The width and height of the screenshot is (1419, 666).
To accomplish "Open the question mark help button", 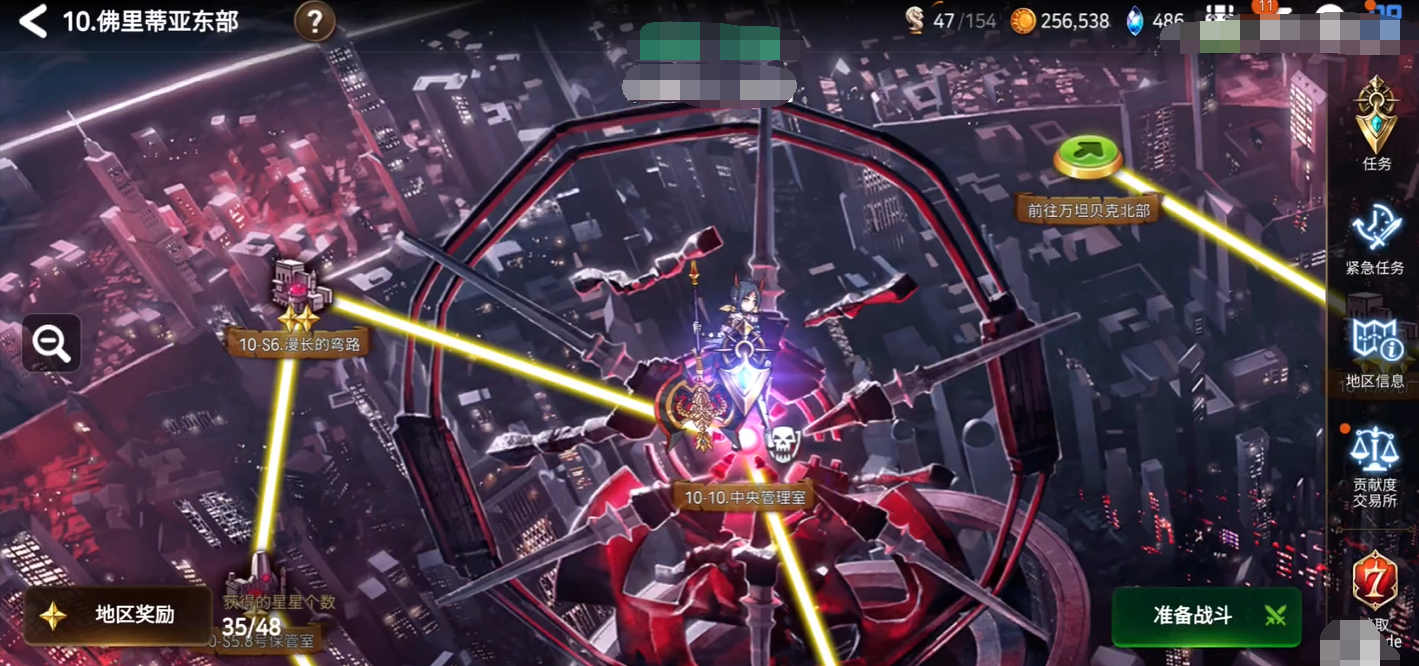I will point(315,21).
